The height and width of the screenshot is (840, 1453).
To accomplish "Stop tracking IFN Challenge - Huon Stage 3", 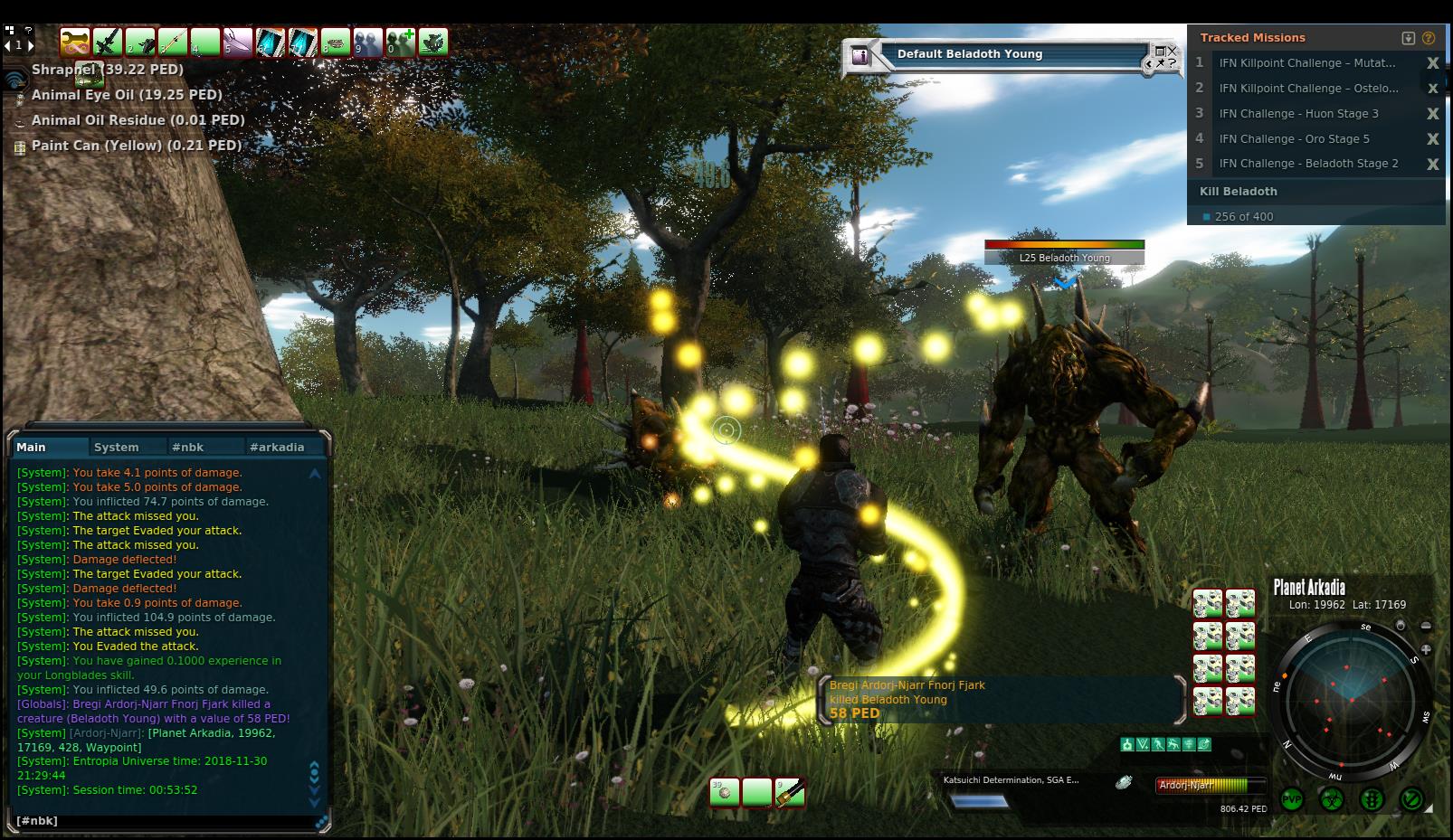I will pyautogui.click(x=1432, y=114).
